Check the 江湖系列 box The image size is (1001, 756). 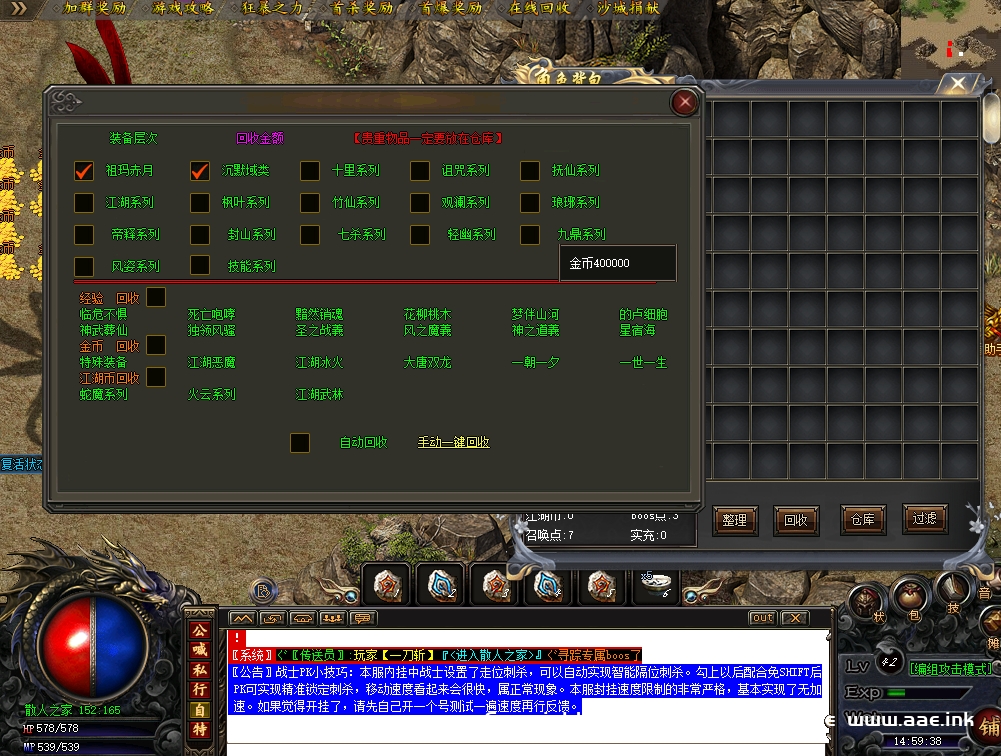[x=84, y=203]
